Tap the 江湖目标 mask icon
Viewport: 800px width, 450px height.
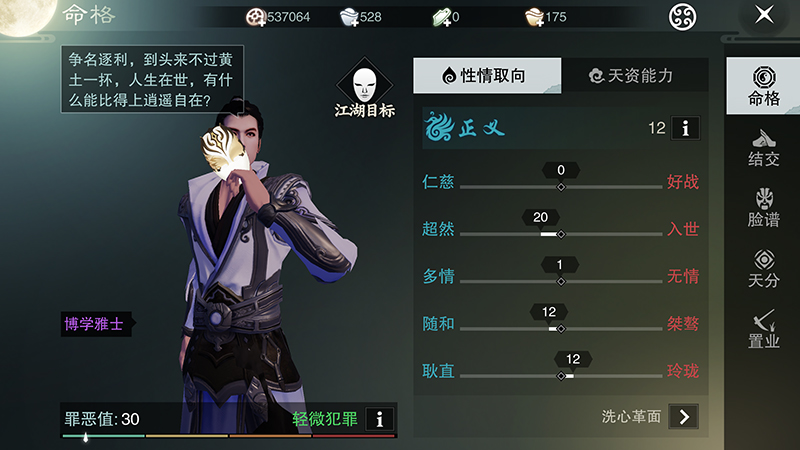pyautogui.click(x=364, y=82)
